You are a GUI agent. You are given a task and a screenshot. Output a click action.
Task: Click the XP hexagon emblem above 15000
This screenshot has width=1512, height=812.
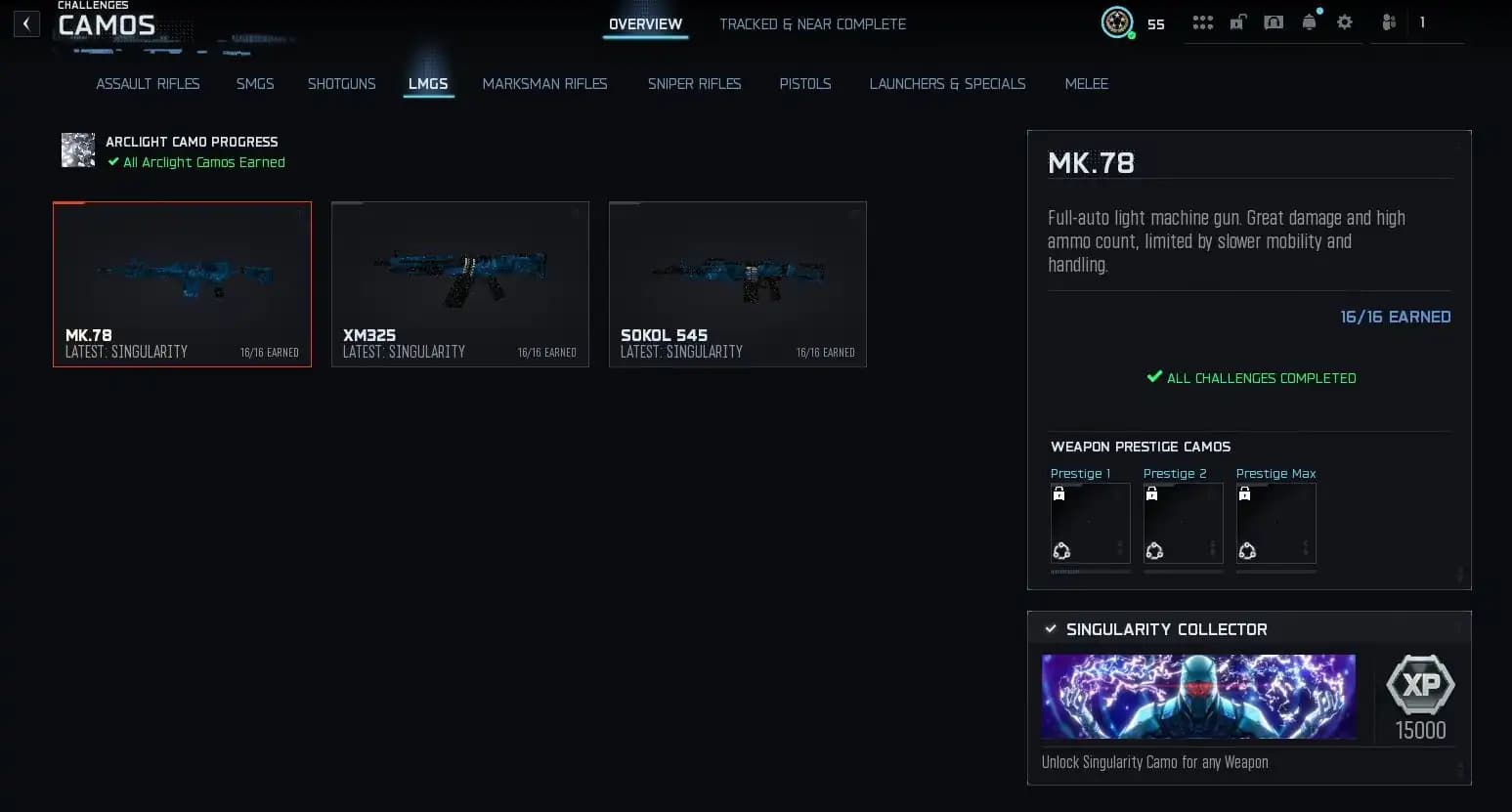pyautogui.click(x=1420, y=686)
